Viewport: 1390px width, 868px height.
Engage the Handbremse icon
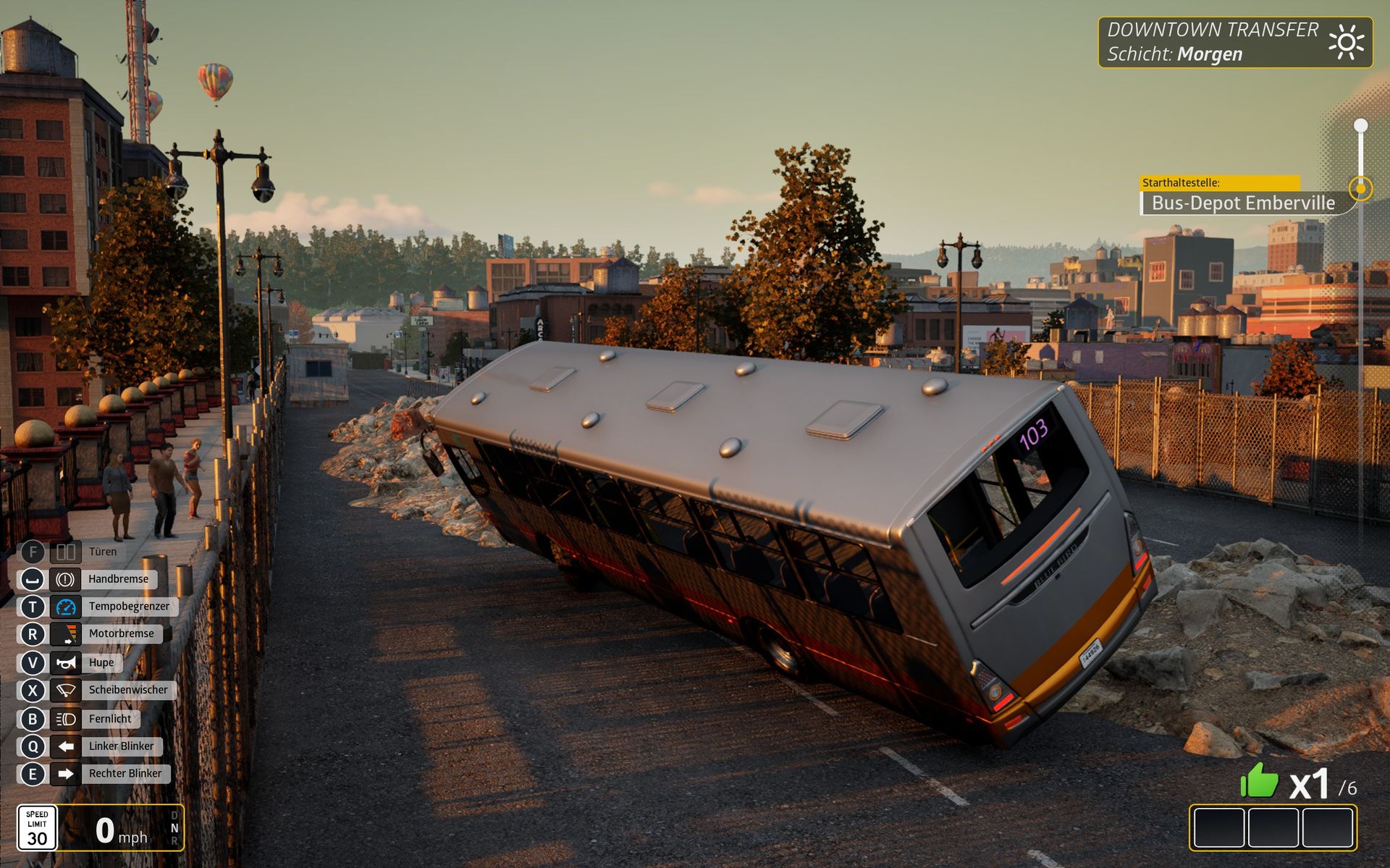66,579
